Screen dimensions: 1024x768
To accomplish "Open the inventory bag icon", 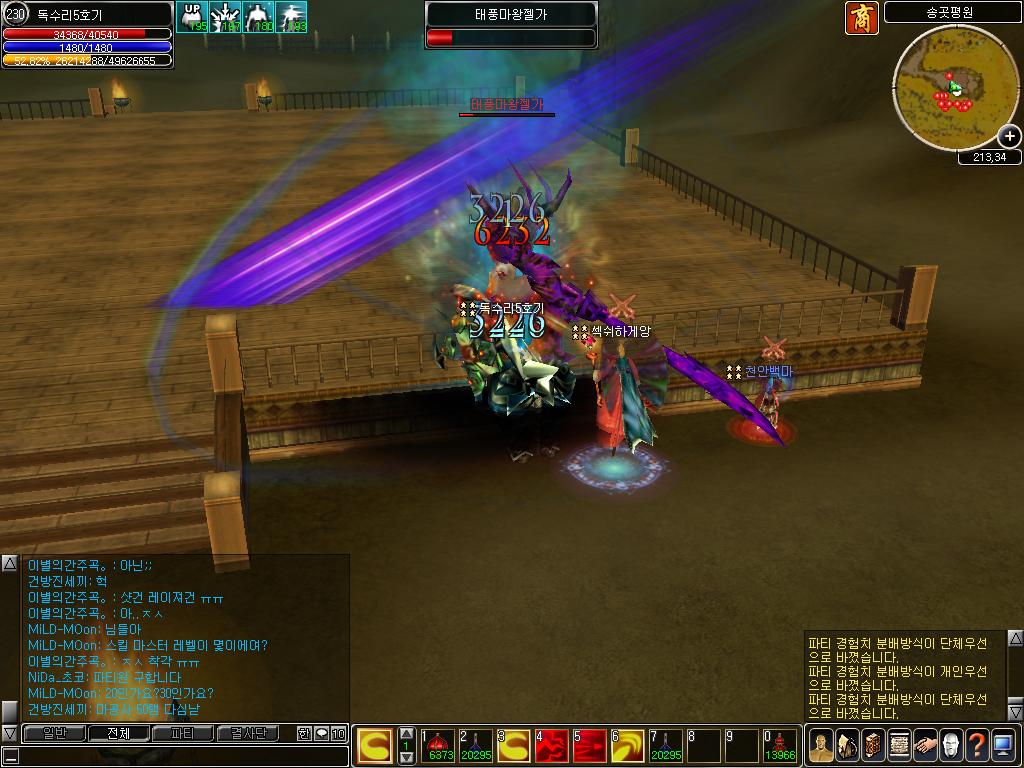I will coord(846,745).
